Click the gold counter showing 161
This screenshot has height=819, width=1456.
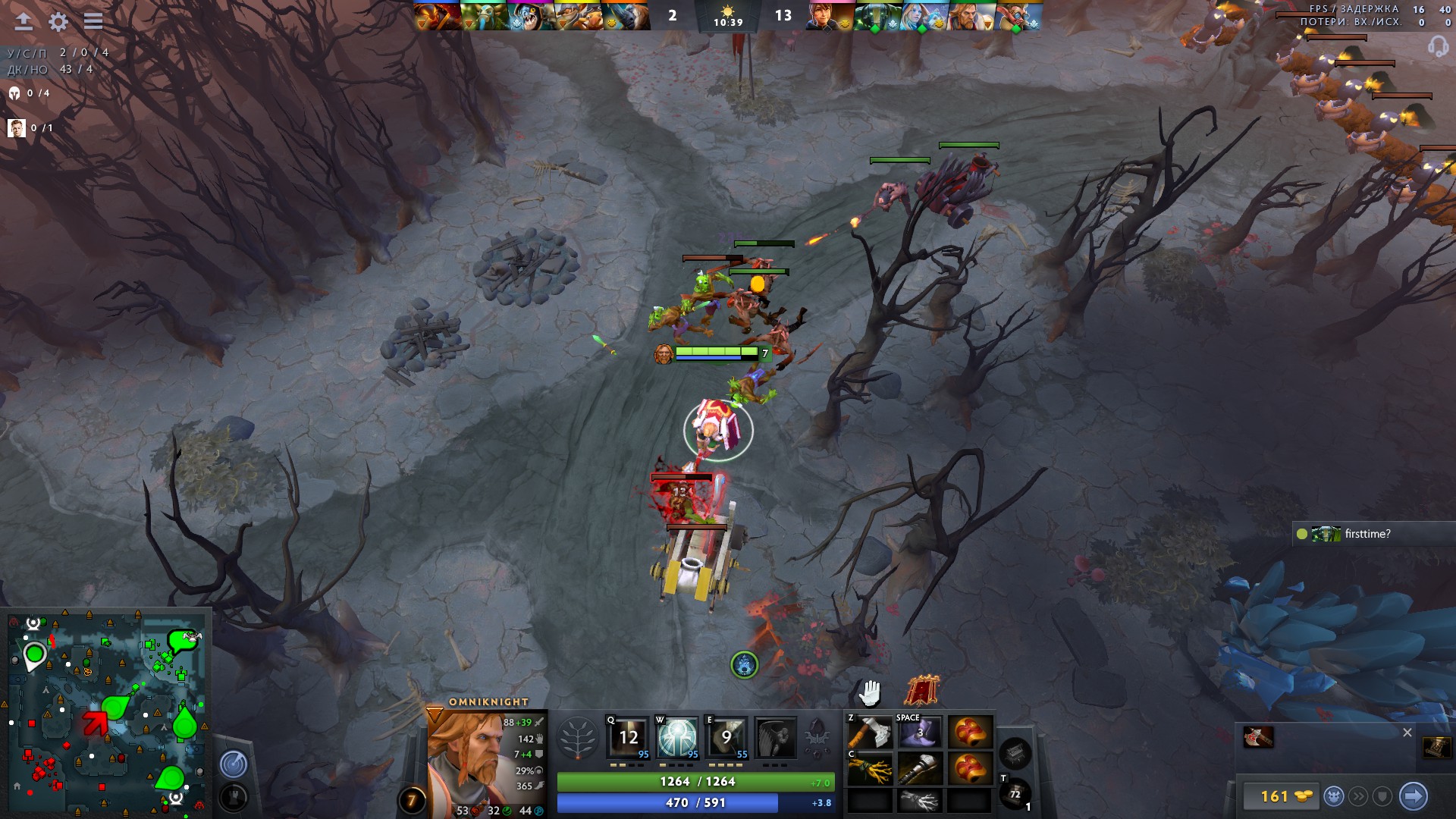[1275, 797]
